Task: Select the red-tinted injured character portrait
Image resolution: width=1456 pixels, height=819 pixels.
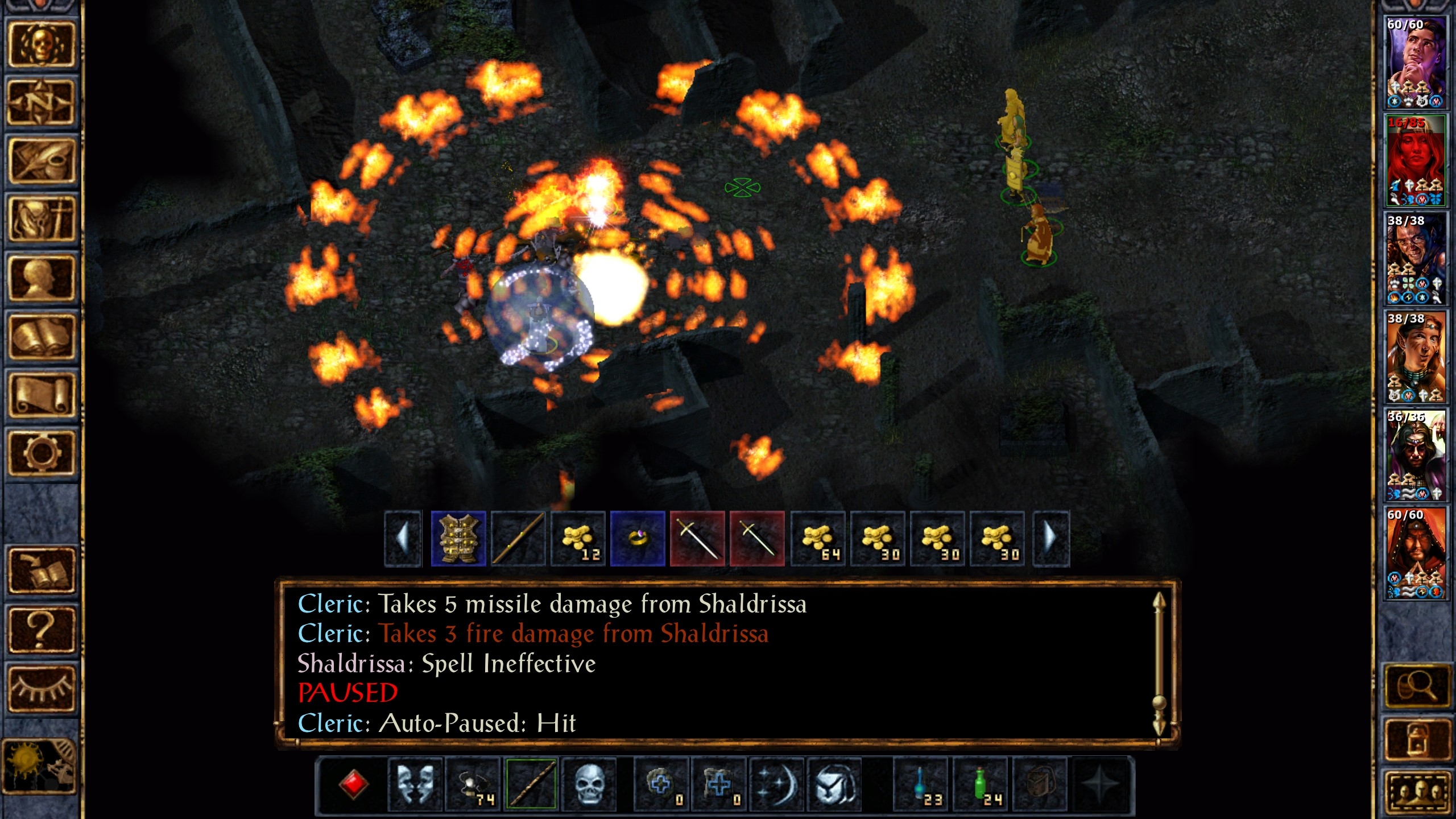Action: tap(1414, 160)
